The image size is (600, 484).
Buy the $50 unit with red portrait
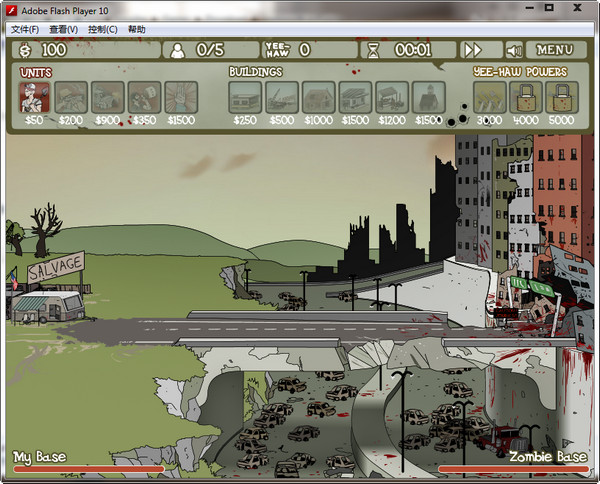(35, 96)
